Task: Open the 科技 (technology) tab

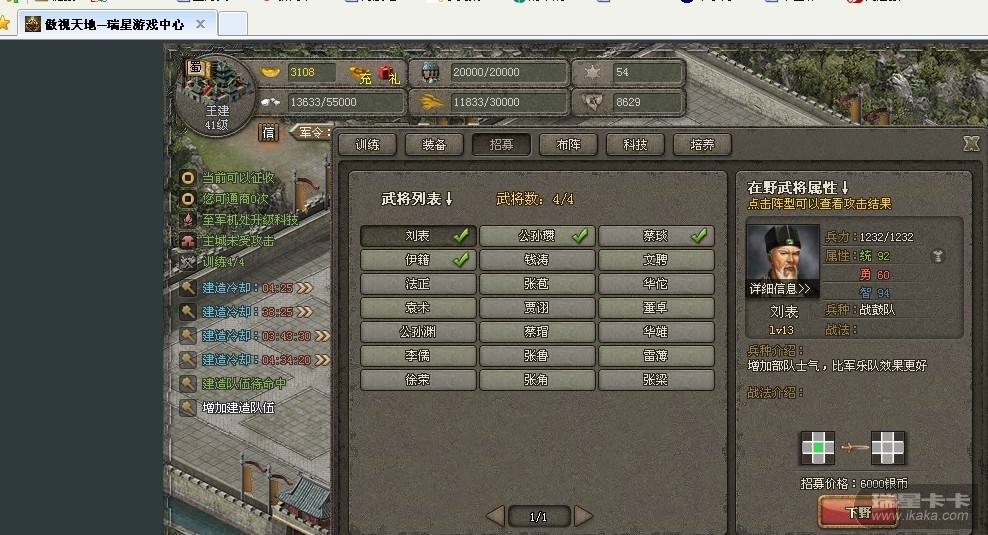Action: (x=635, y=145)
